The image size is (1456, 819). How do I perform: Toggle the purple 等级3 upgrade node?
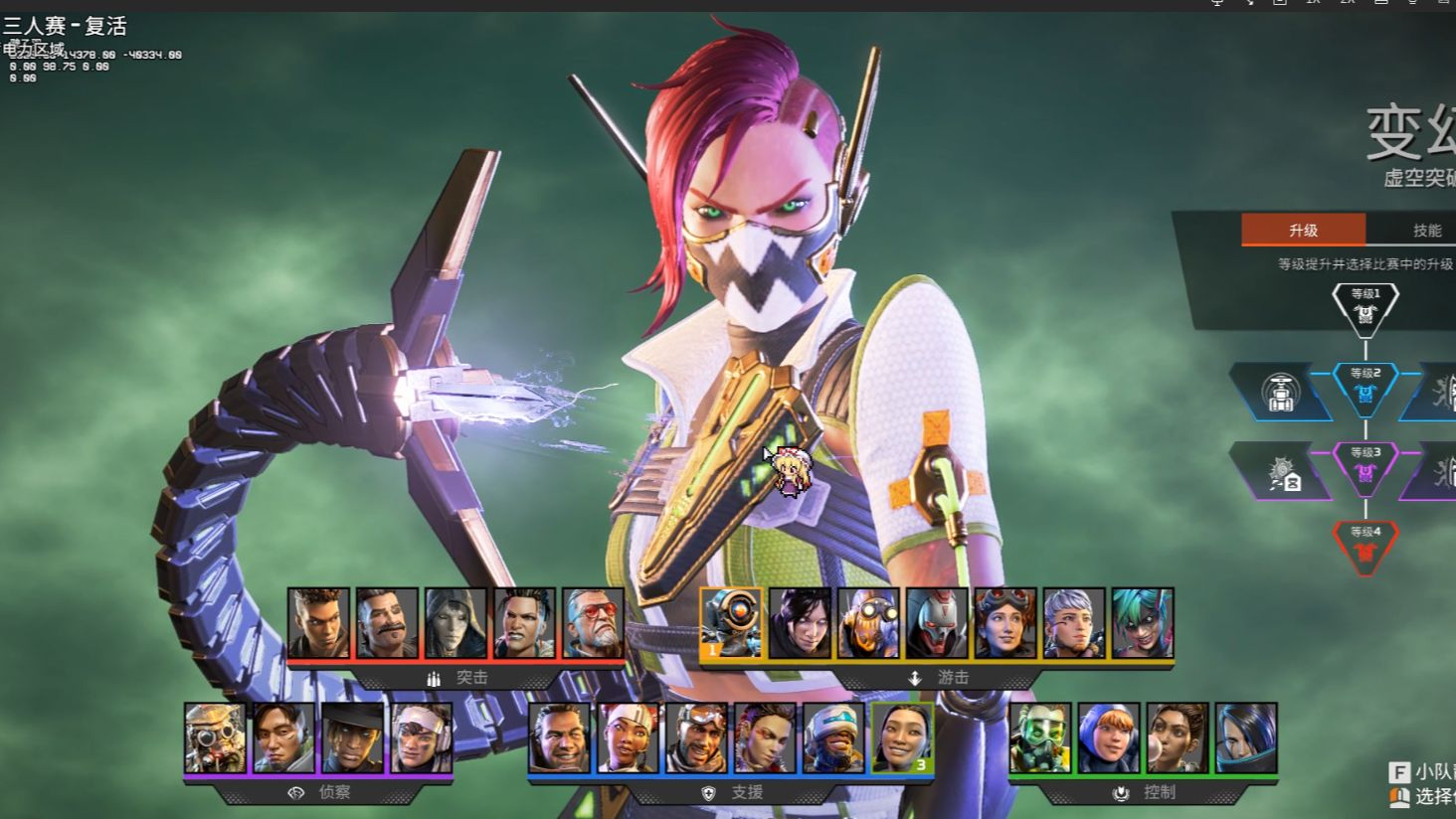1365,470
